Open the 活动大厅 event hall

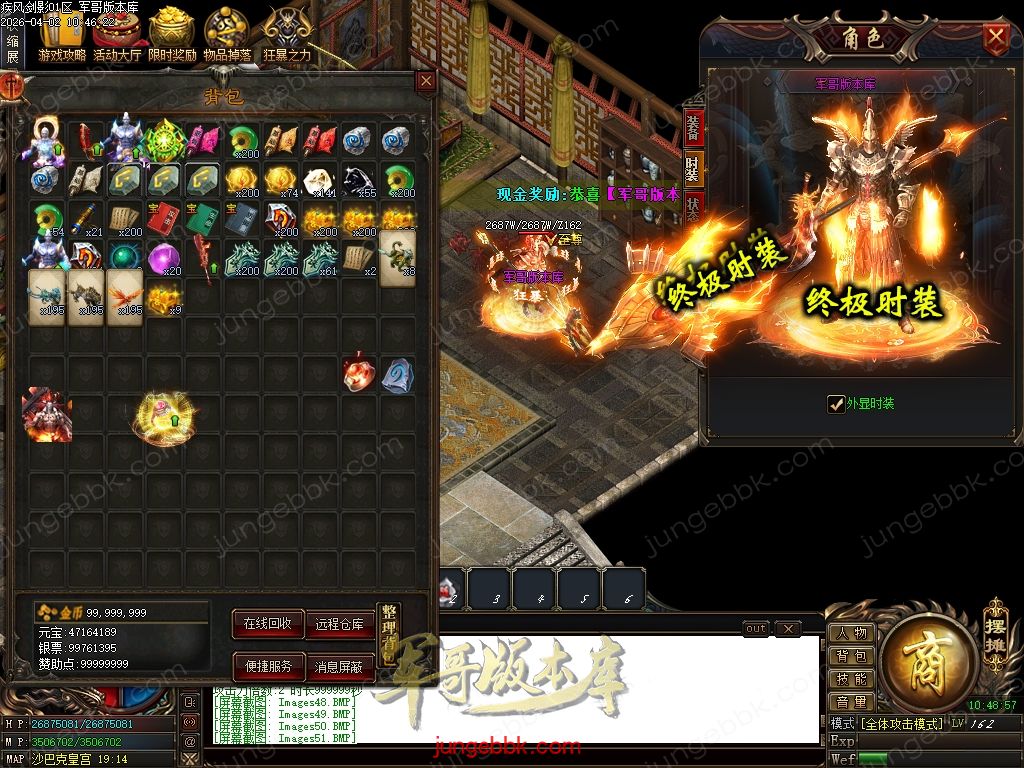(117, 38)
